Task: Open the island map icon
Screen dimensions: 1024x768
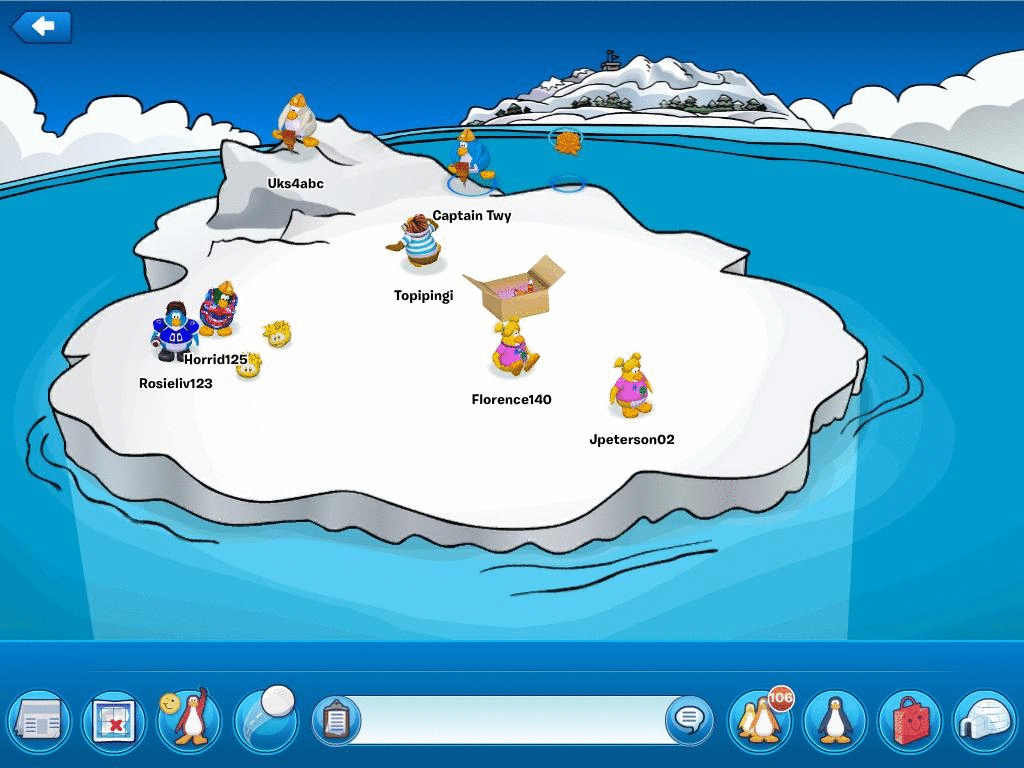Action: [113, 719]
